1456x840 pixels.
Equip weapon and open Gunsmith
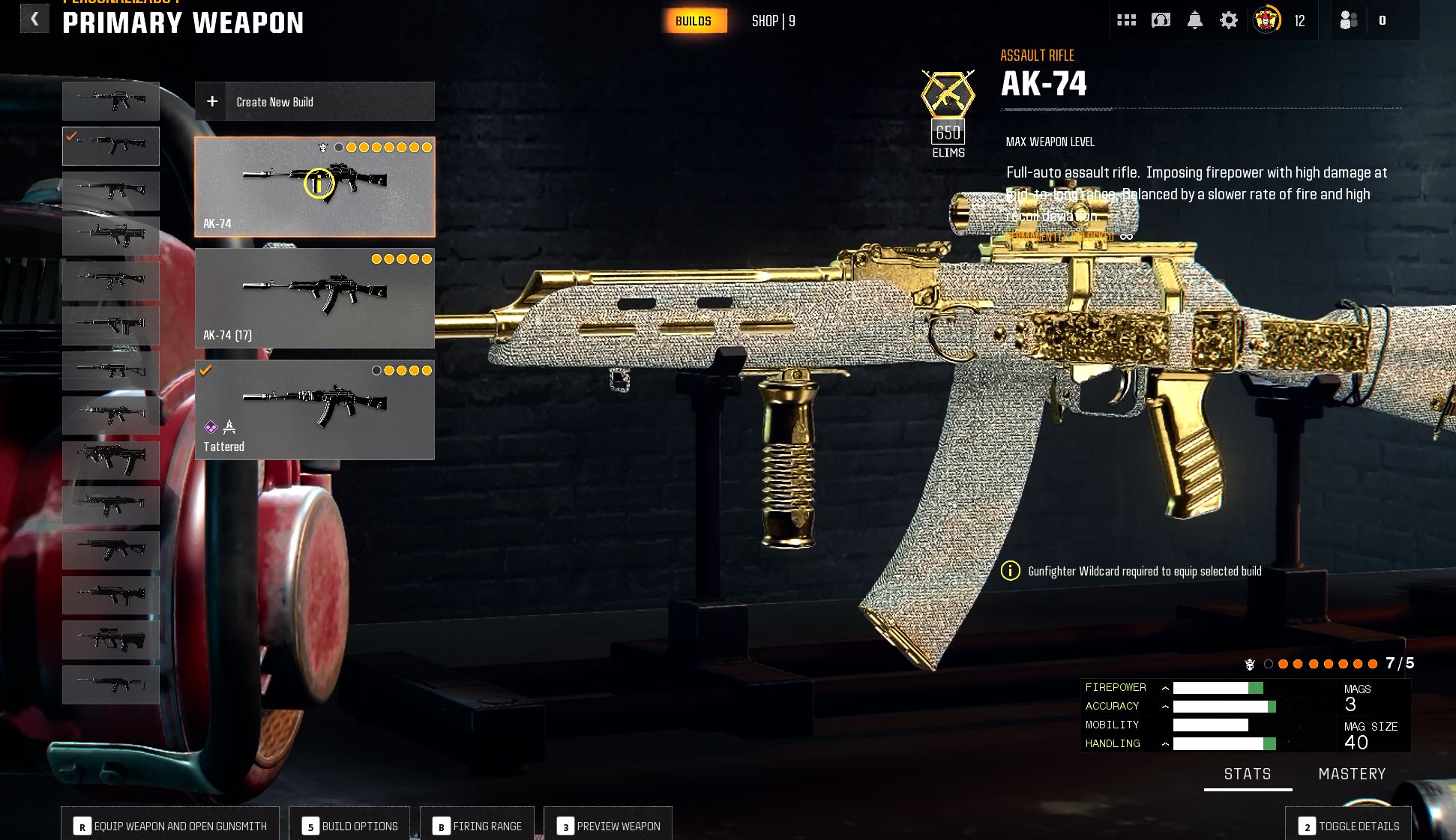(x=170, y=826)
